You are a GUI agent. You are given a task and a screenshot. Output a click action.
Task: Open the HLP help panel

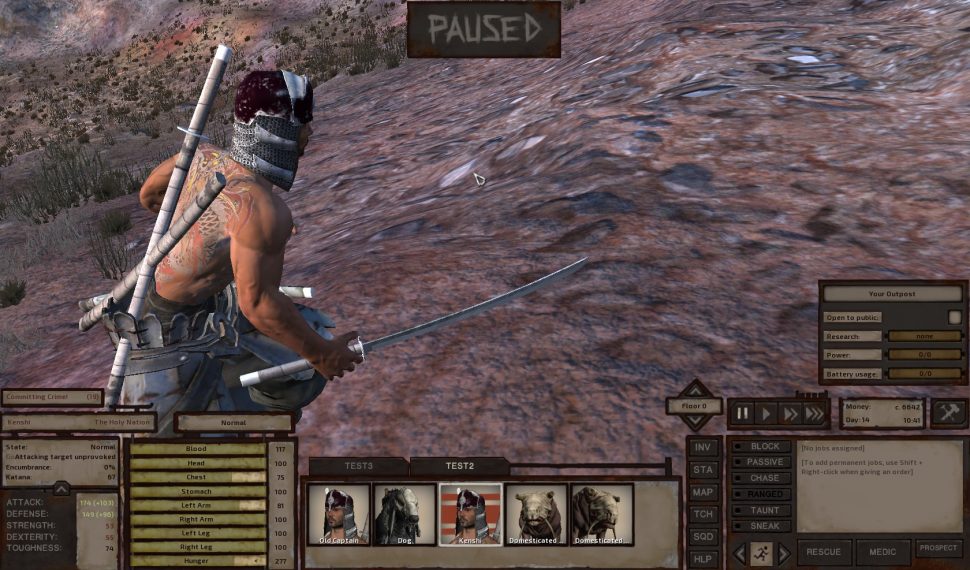[x=703, y=558]
